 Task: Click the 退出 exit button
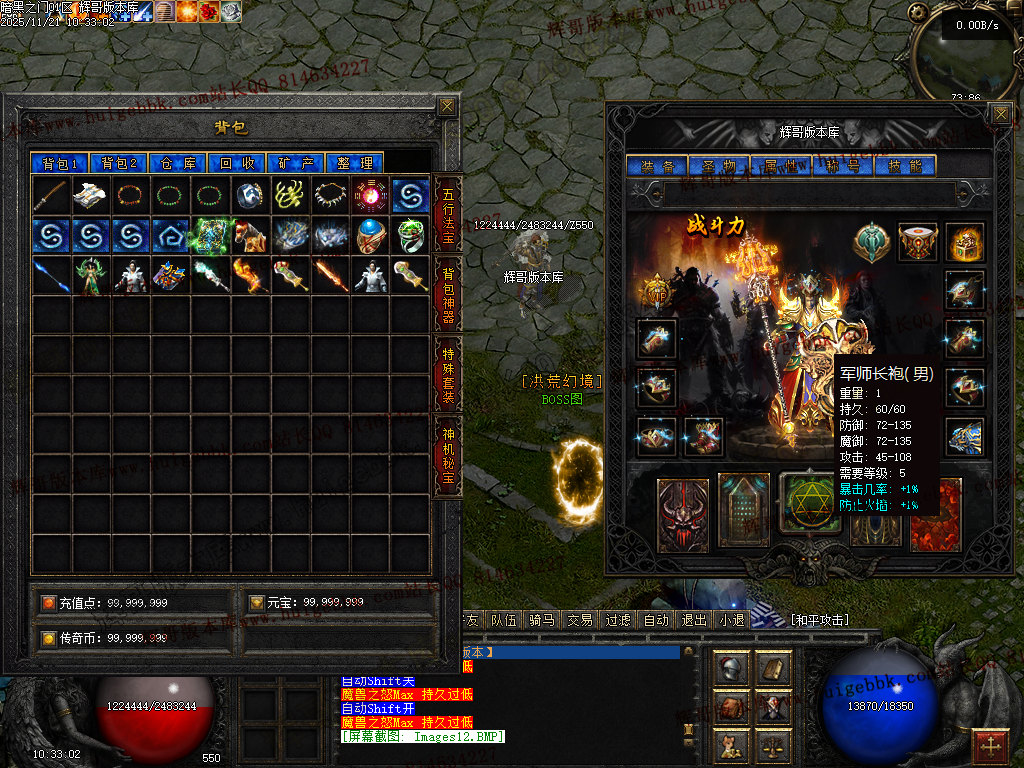[694, 620]
